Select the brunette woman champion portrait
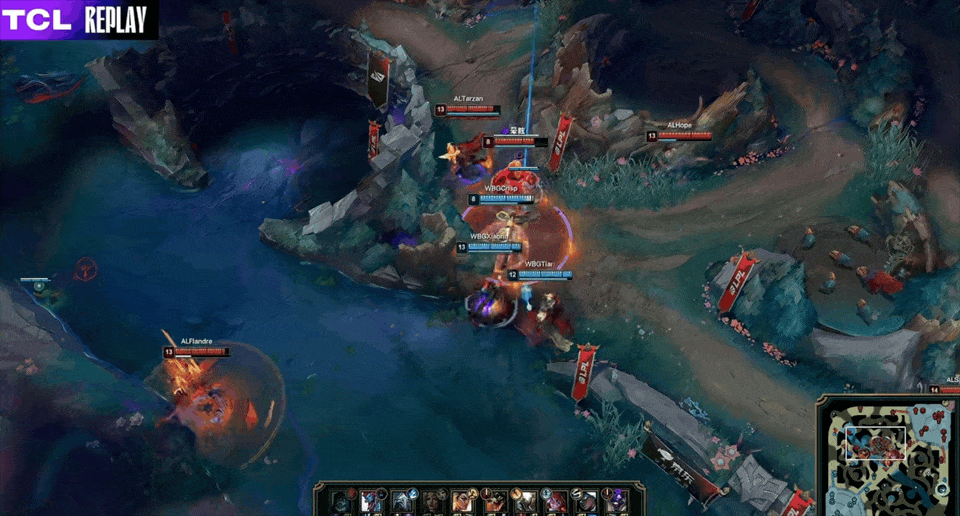 (432, 502)
